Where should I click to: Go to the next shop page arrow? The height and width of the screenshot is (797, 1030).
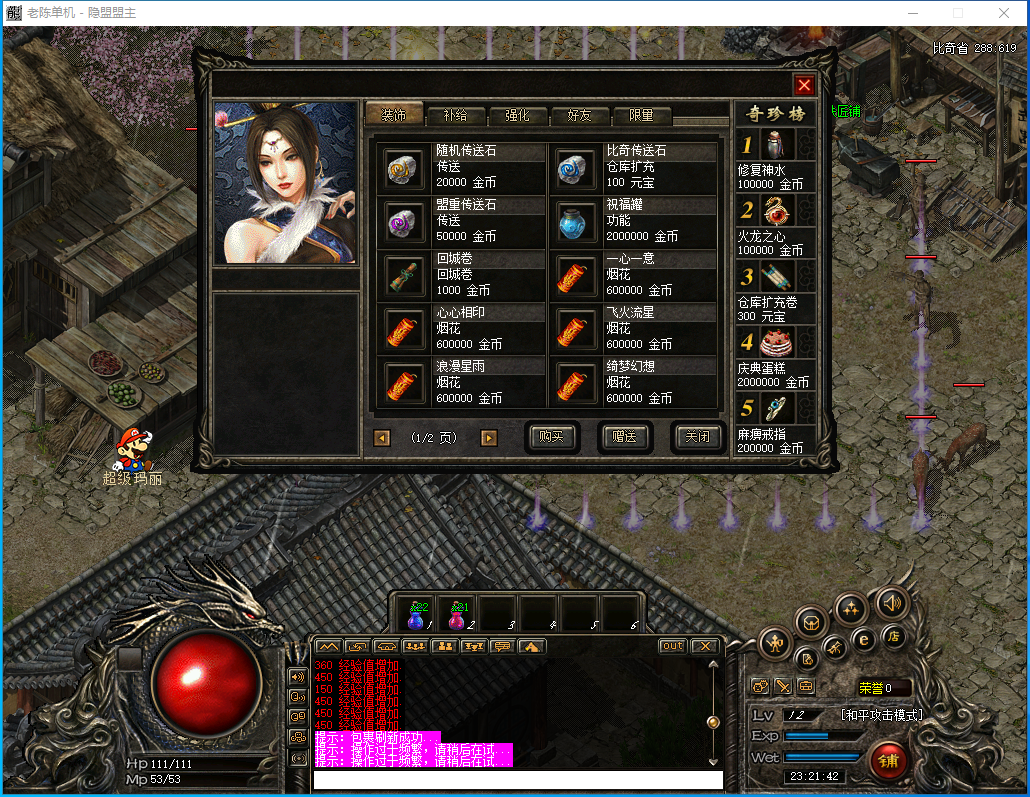click(x=489, y=438)
